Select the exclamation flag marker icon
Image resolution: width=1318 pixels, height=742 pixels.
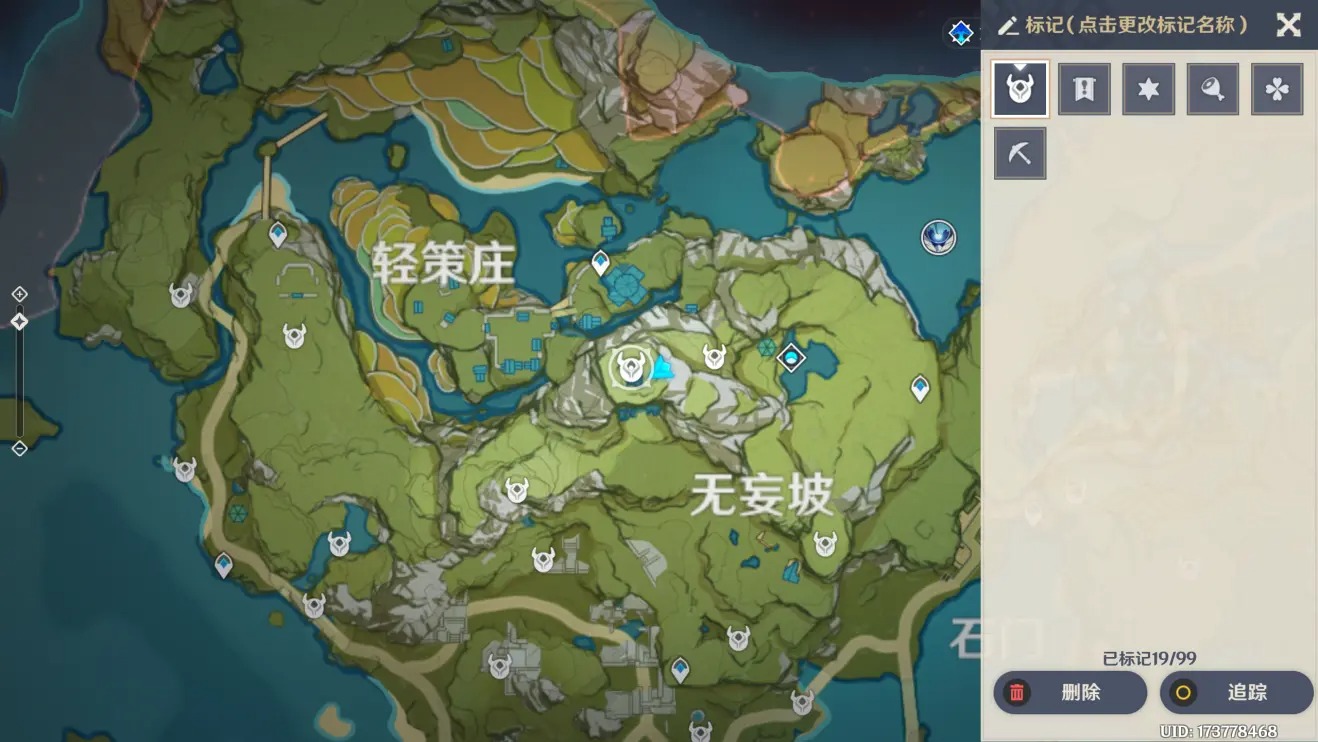[1084, 88]
